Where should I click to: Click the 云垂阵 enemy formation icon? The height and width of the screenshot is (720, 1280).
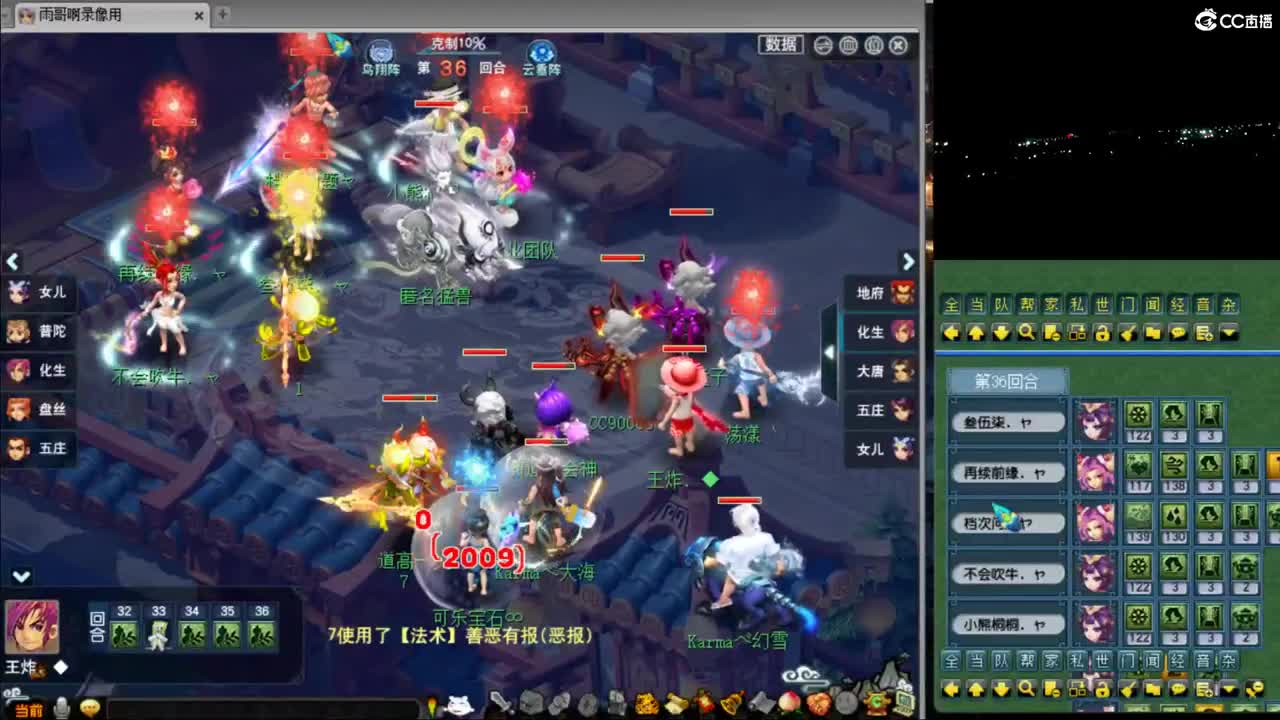[540, 51]
